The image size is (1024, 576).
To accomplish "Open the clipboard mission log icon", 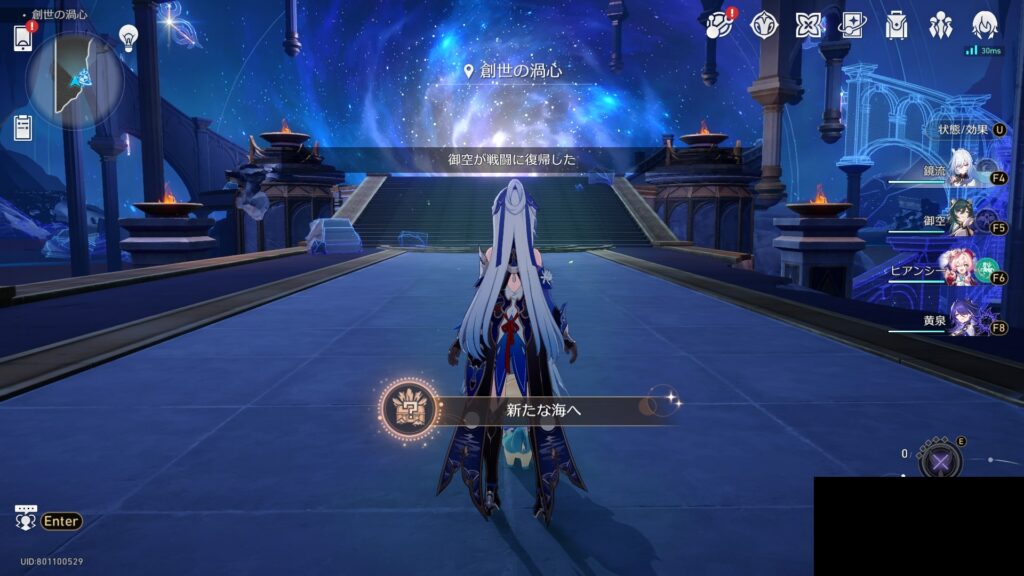I will pyautogui.click(x=23, y=128).
